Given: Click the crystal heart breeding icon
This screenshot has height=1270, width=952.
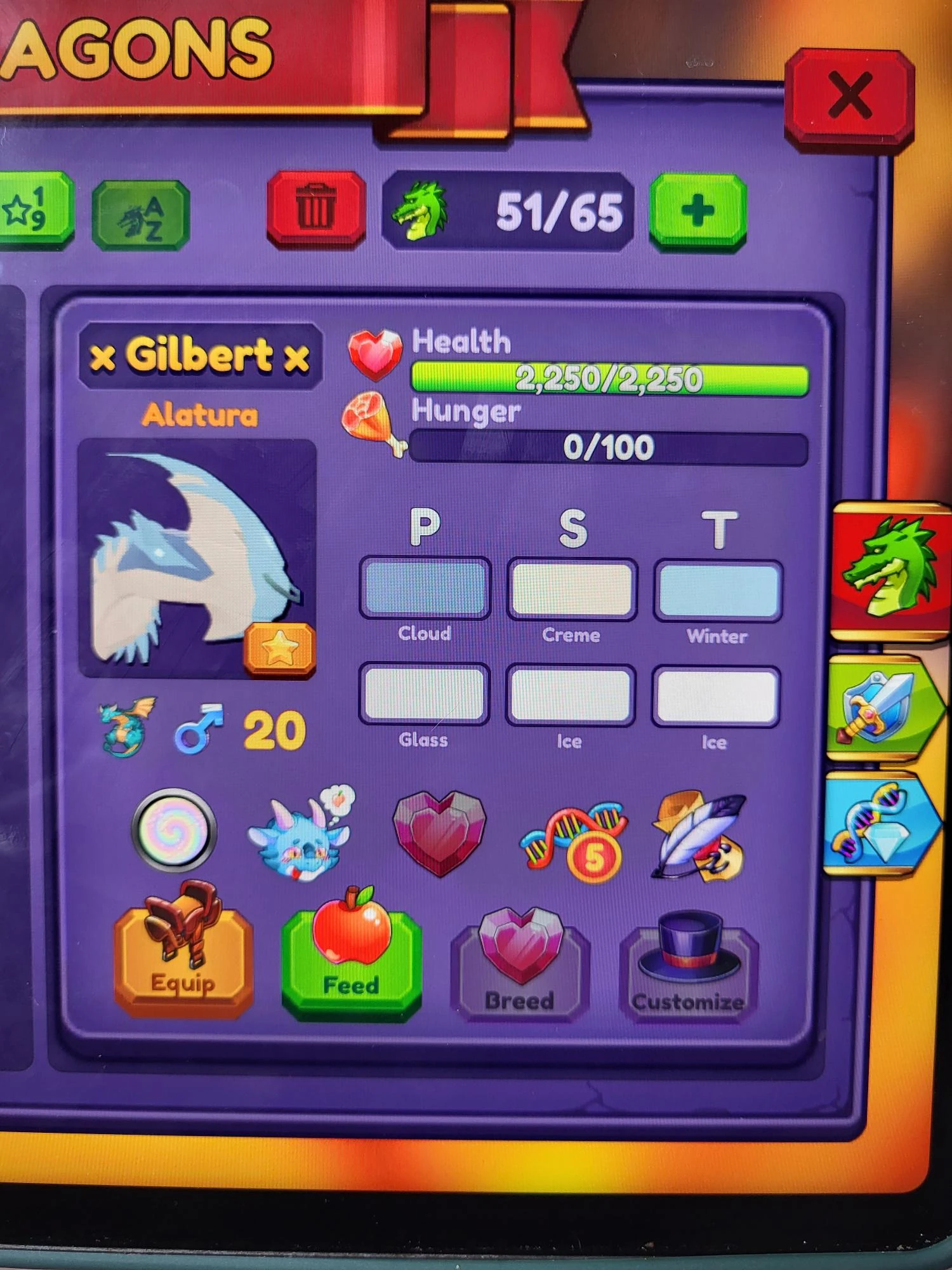Looking at the screenshot, I should coord(438,835).
